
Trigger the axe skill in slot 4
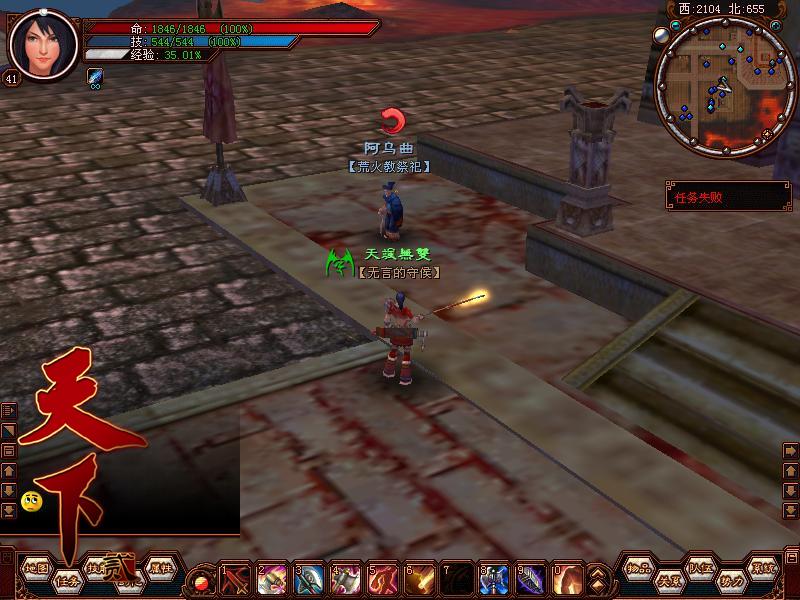pos(347,579)
